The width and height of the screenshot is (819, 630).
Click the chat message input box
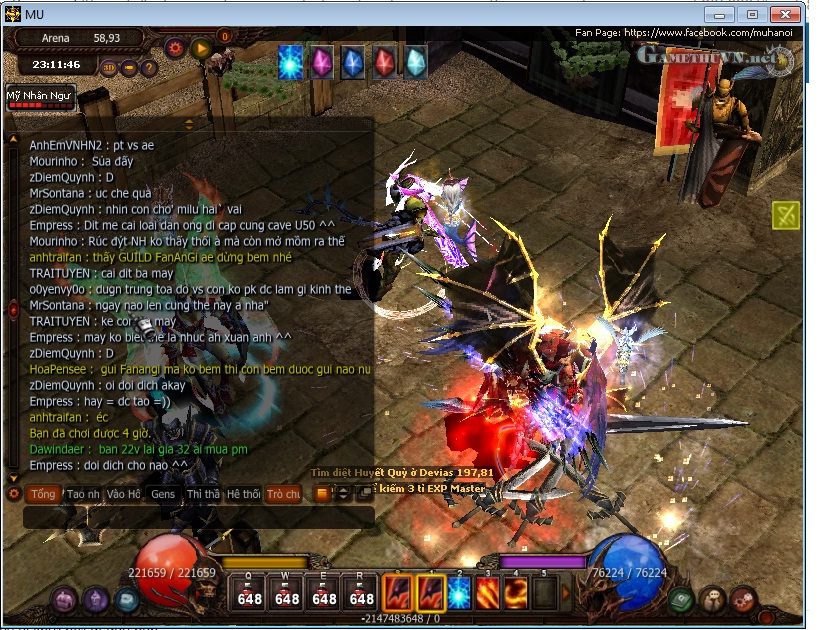(200, 517)
